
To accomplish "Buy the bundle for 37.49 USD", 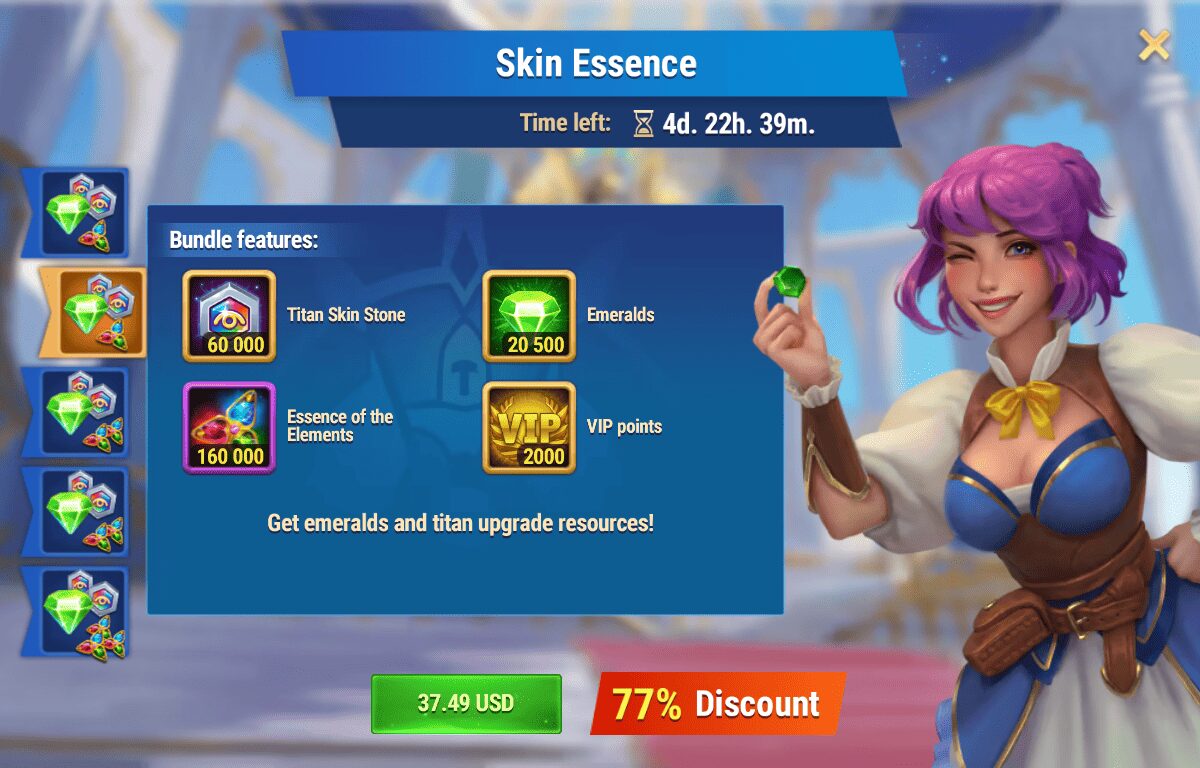I will click(466, 703).
